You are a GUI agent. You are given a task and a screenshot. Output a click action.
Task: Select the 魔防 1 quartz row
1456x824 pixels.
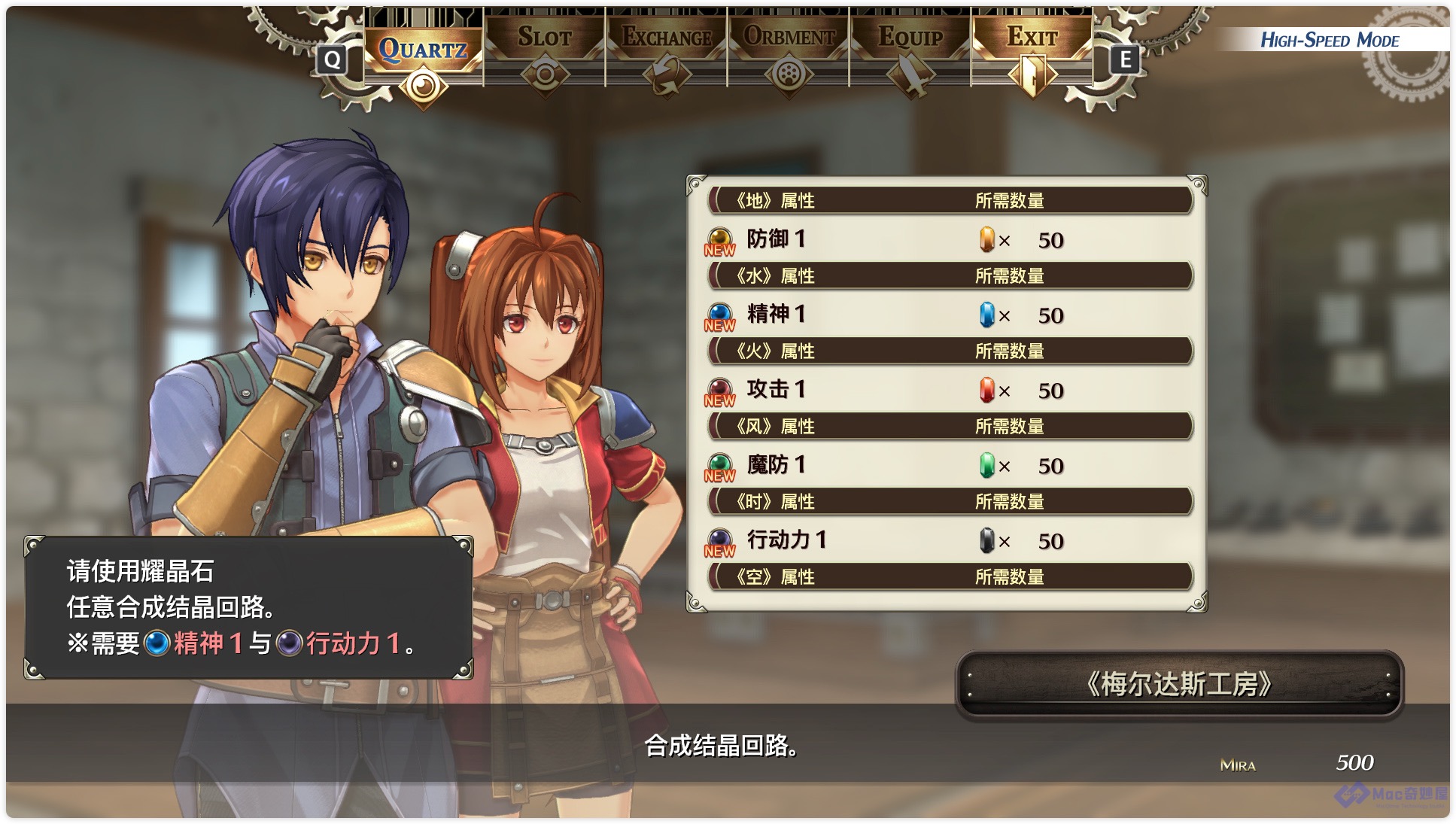coord(948,465)
